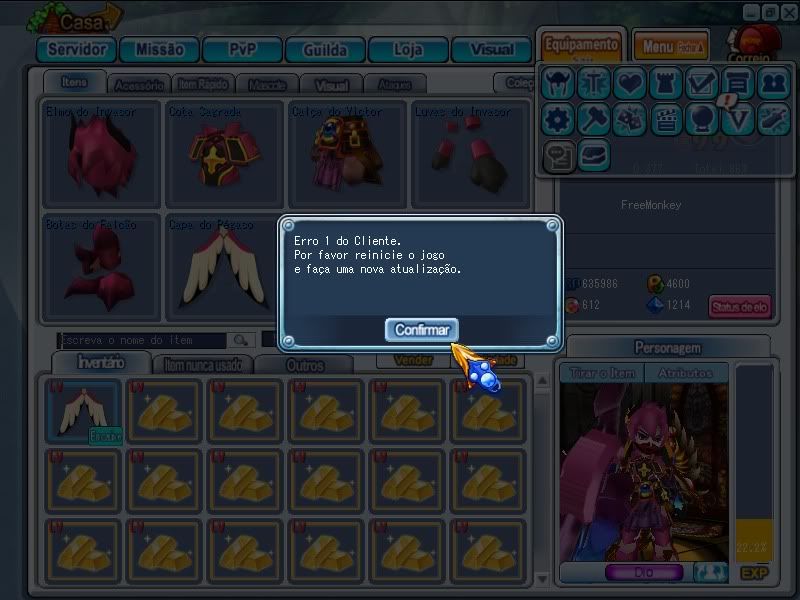Open the Loja shop
The height and width of the screenshot is (600, 800).
(x=407, y=49)
